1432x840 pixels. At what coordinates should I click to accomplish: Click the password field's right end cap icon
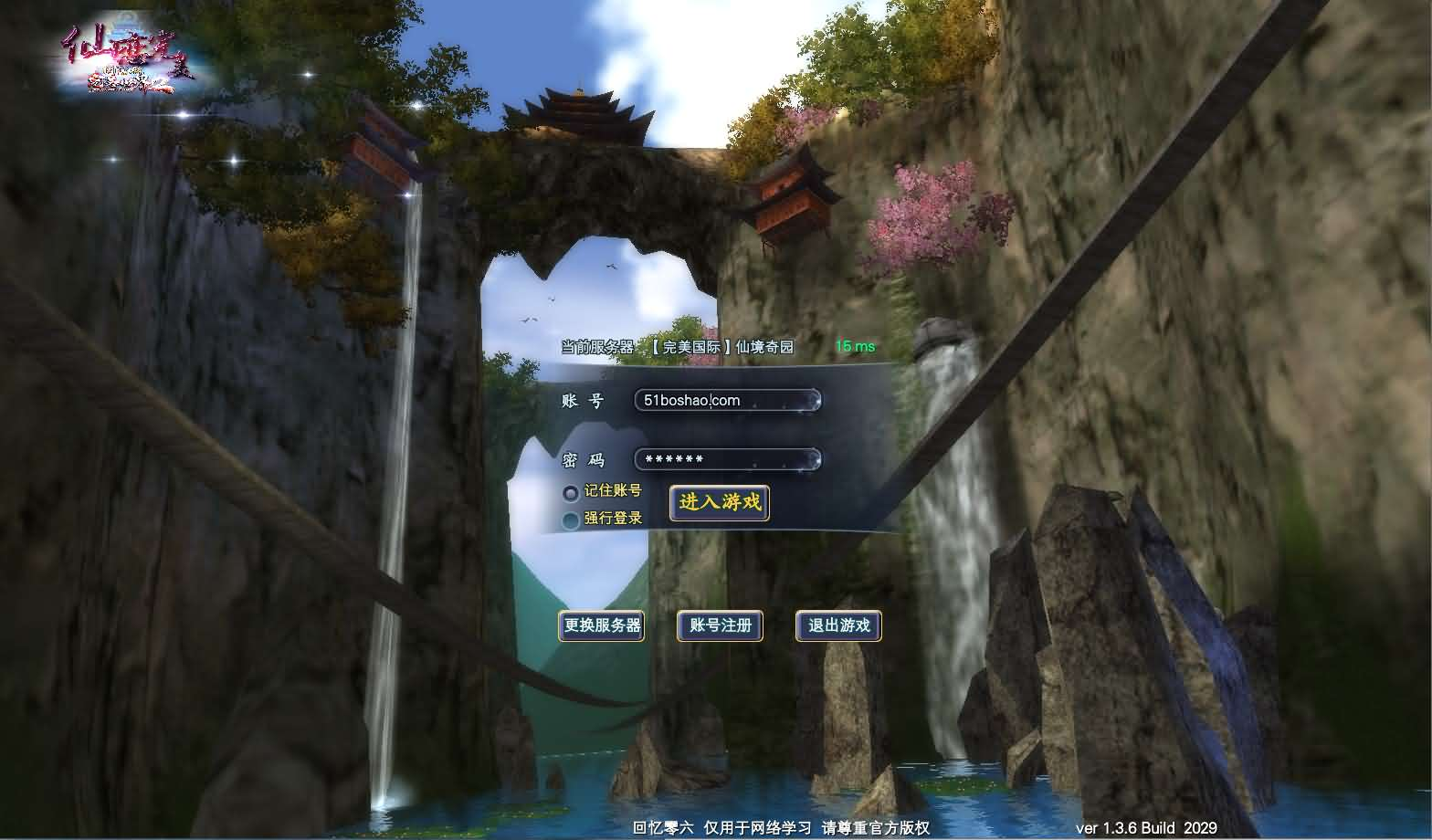coord(811,459)
